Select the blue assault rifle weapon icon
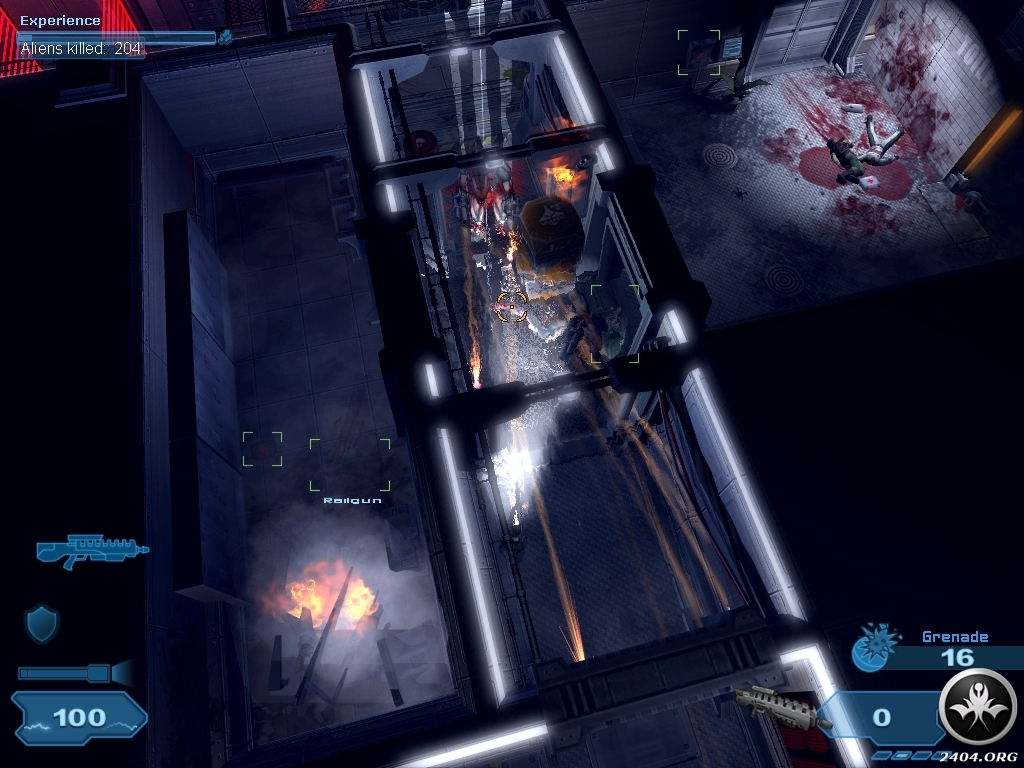 [92, 550]
